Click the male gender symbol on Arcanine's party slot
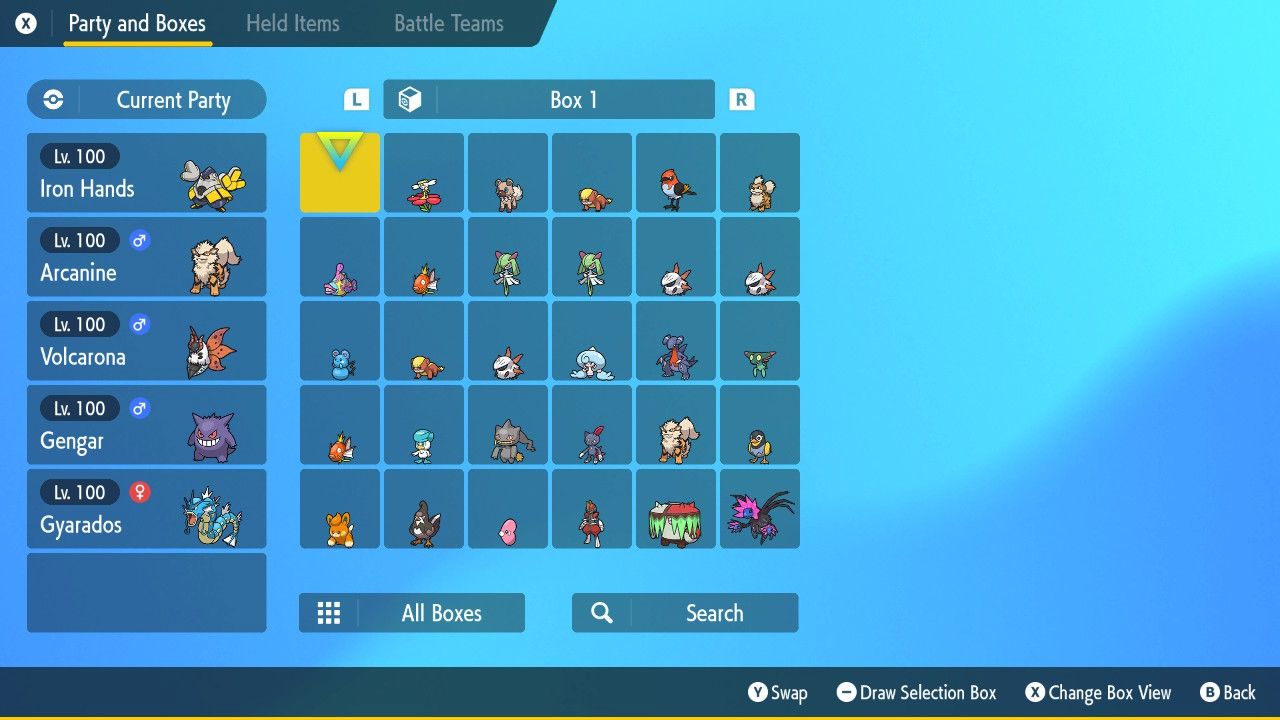The width and height of the screenshot is (1280, 720). (x=138, y=240)
